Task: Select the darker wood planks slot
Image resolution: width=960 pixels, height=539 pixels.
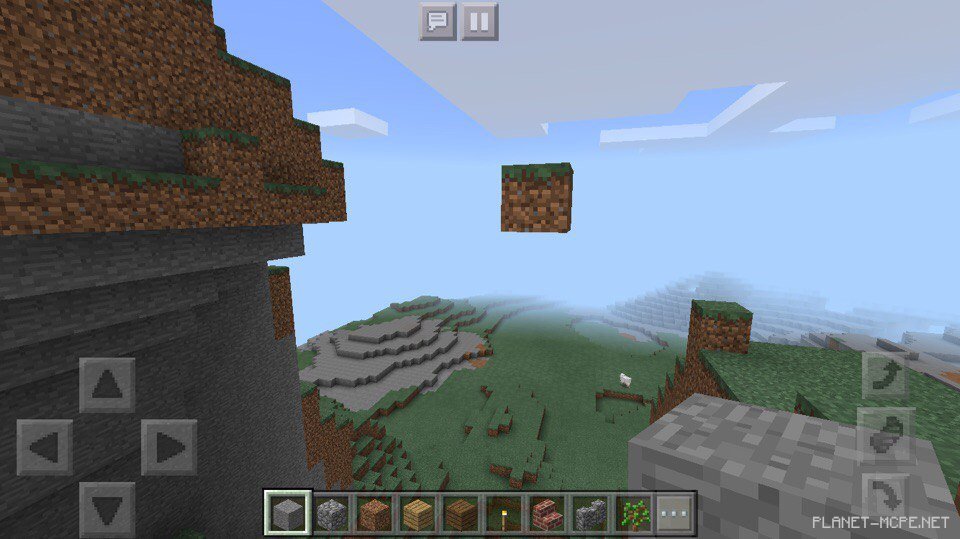Action: pos(460,514)
